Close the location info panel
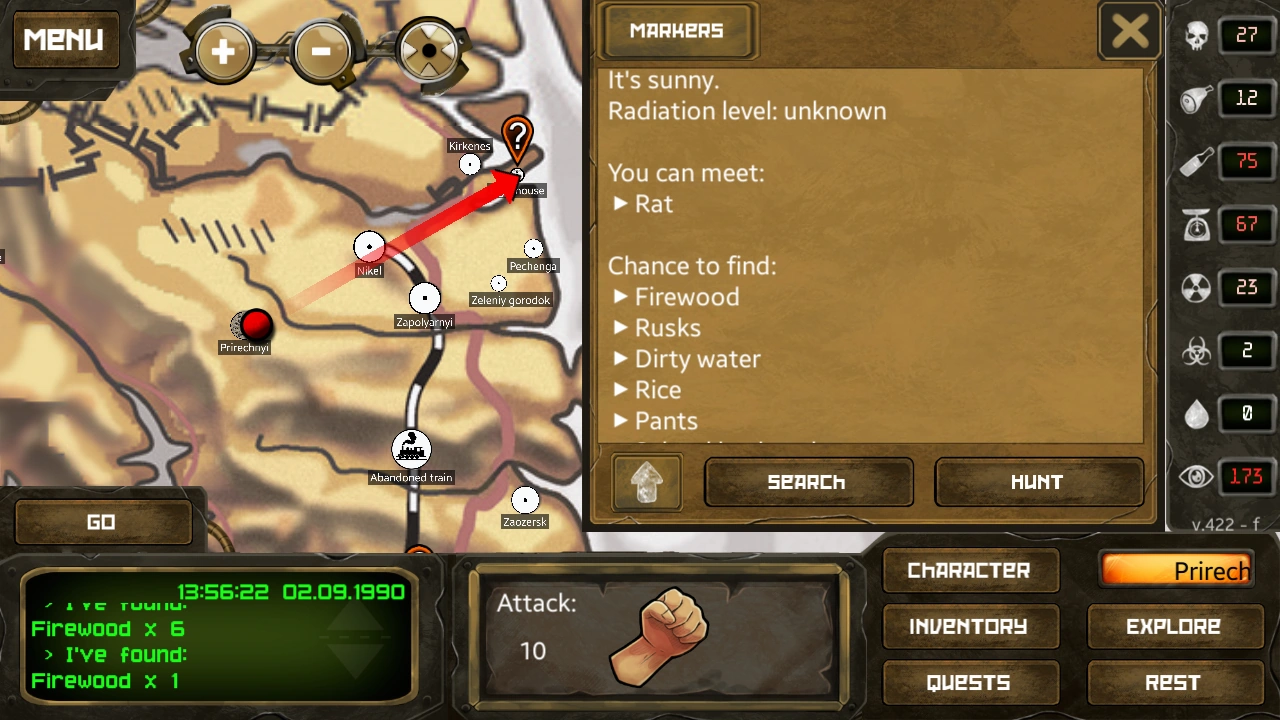 click(x=1130, y=32)
